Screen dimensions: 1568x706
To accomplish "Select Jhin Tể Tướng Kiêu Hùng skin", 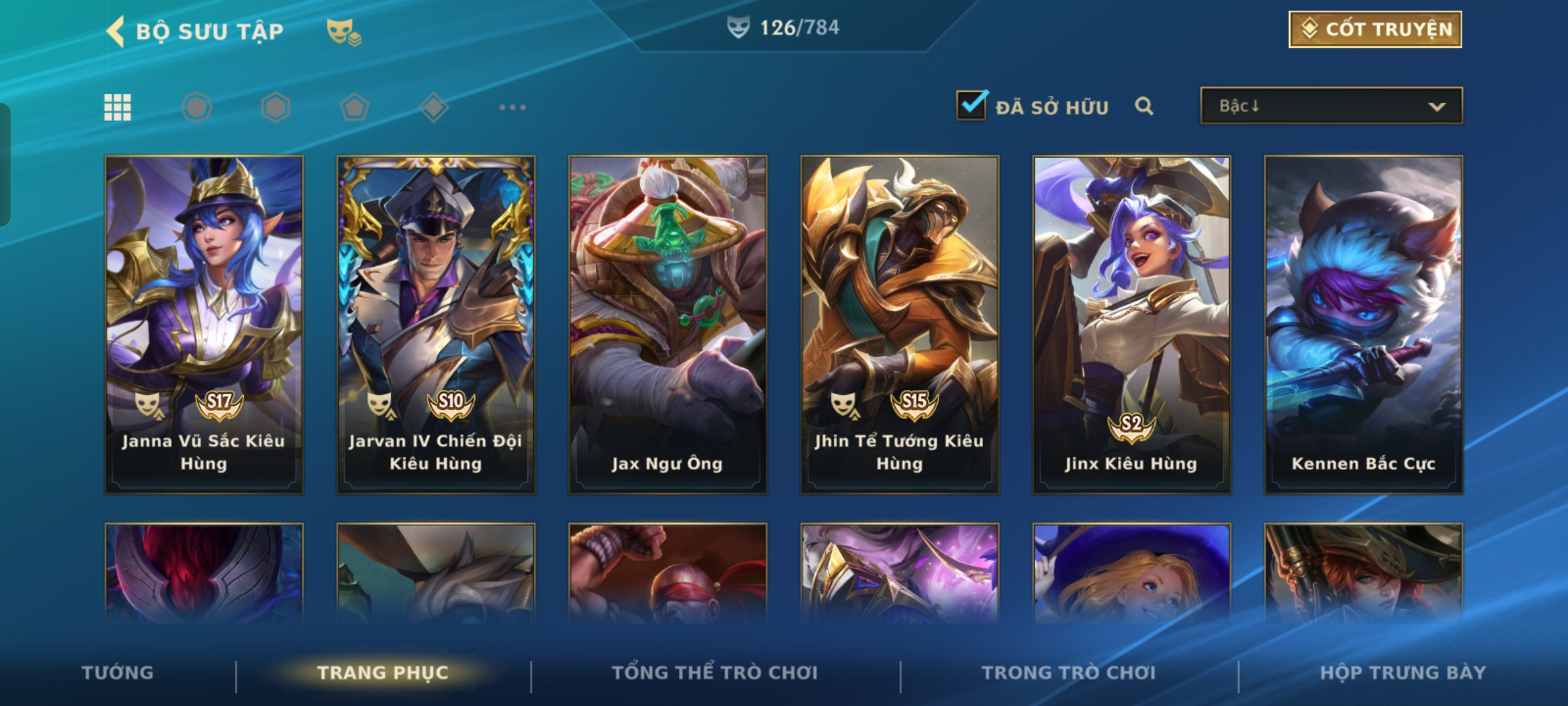I will click(900, 324).
